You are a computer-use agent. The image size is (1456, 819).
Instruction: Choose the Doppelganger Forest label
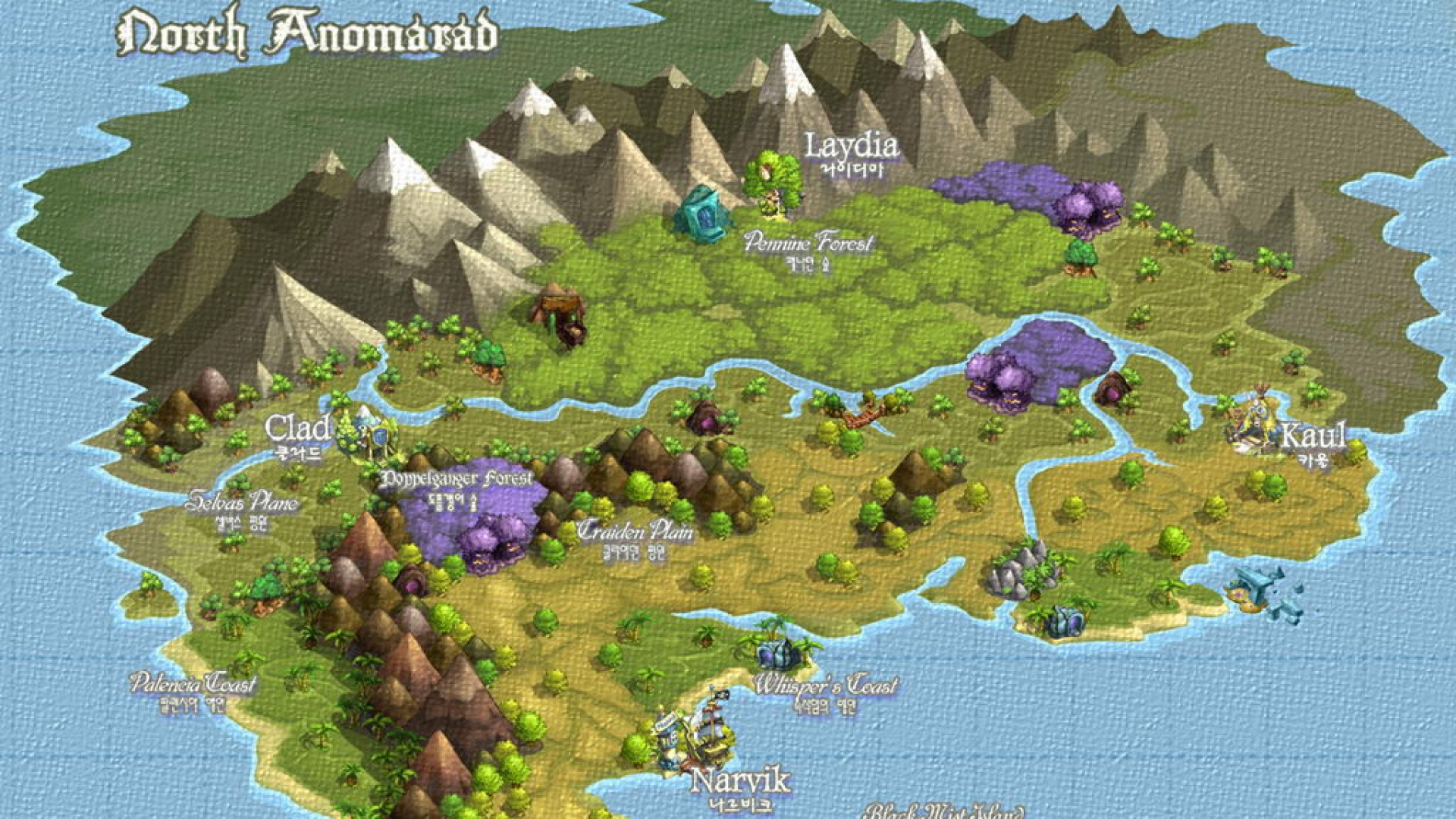coord(457,479)
